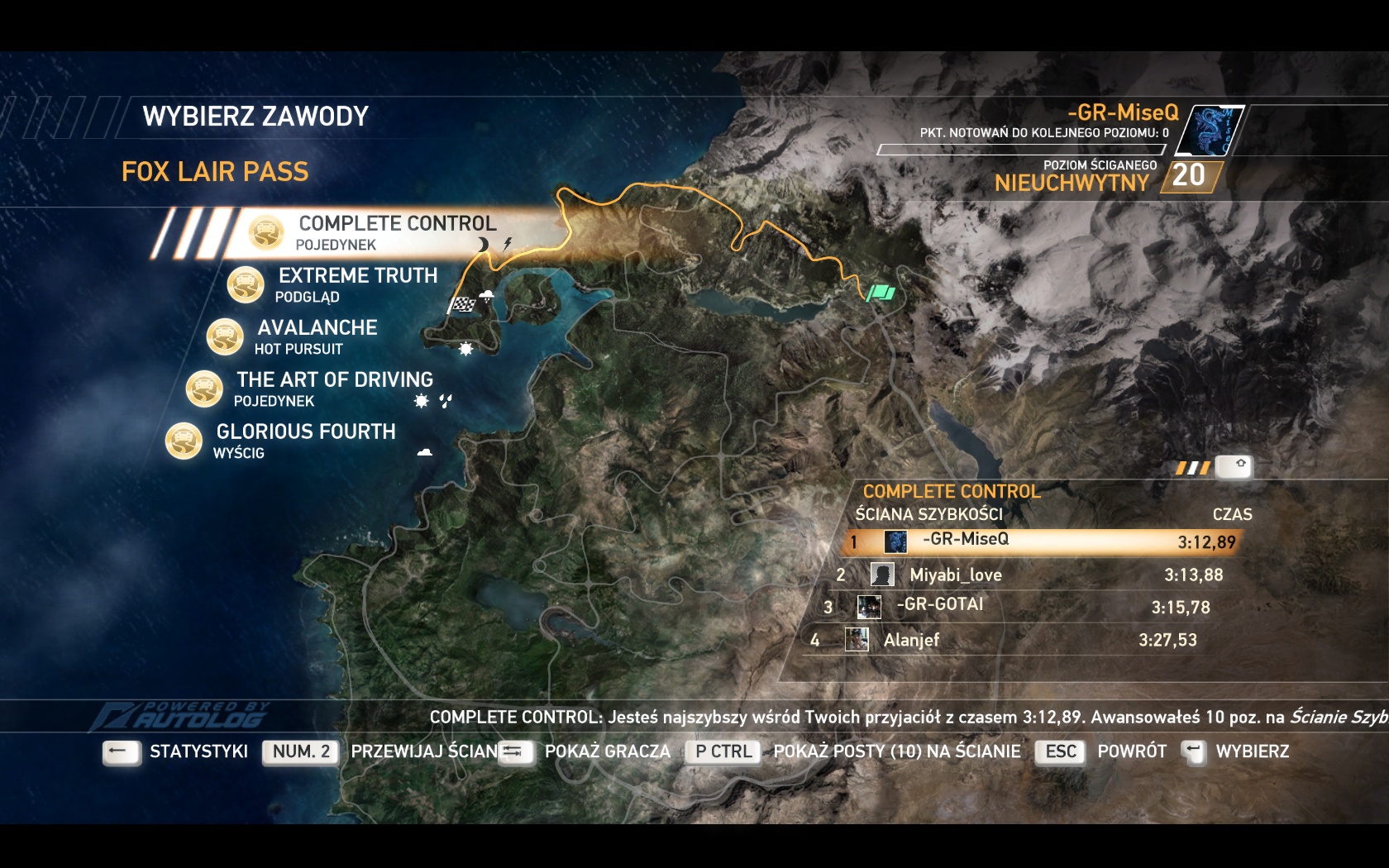Choose the Extreme Truth preview event

point(357,284)
